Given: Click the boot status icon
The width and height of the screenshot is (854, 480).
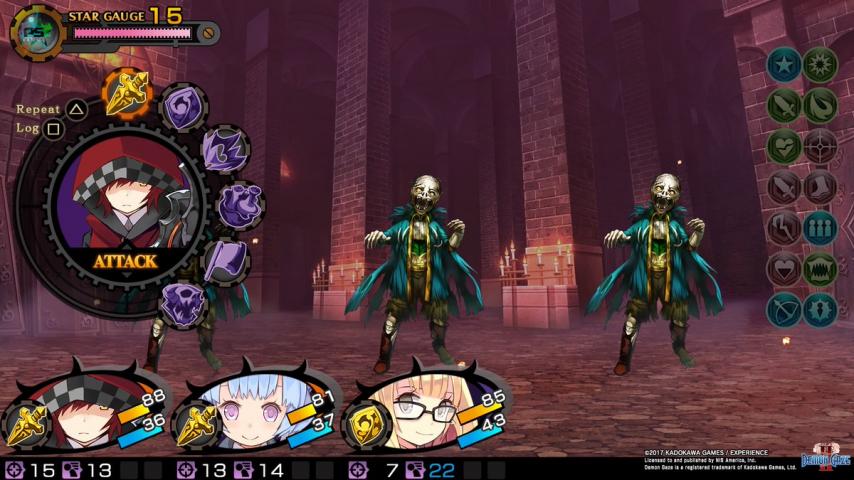Looking at the screenshot, I should pos(820,187).
